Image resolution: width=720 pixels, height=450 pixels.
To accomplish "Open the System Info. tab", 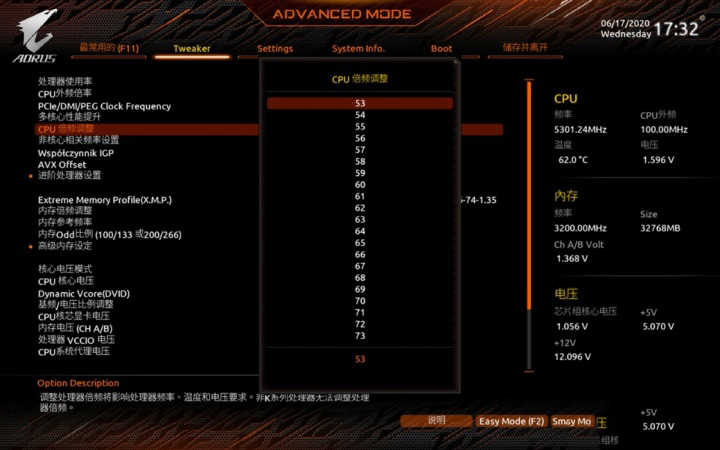I will pyautogui.click(x=358, y=48).
